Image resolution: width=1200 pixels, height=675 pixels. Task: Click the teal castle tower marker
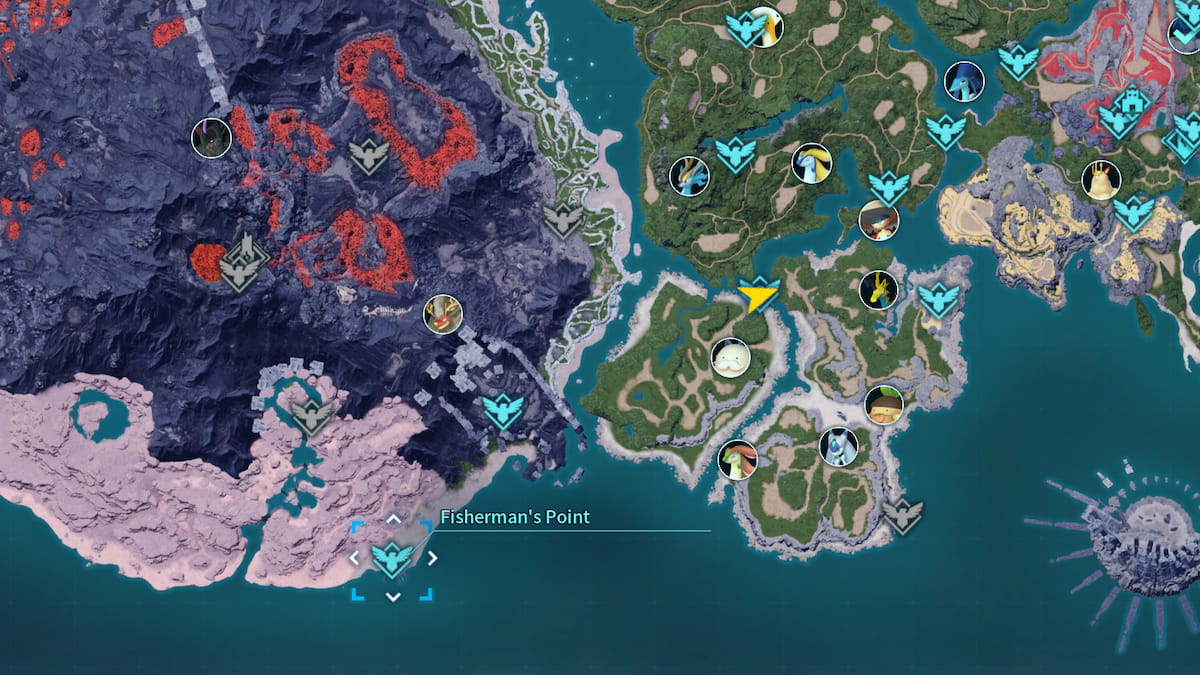[x=1130, y=99]
